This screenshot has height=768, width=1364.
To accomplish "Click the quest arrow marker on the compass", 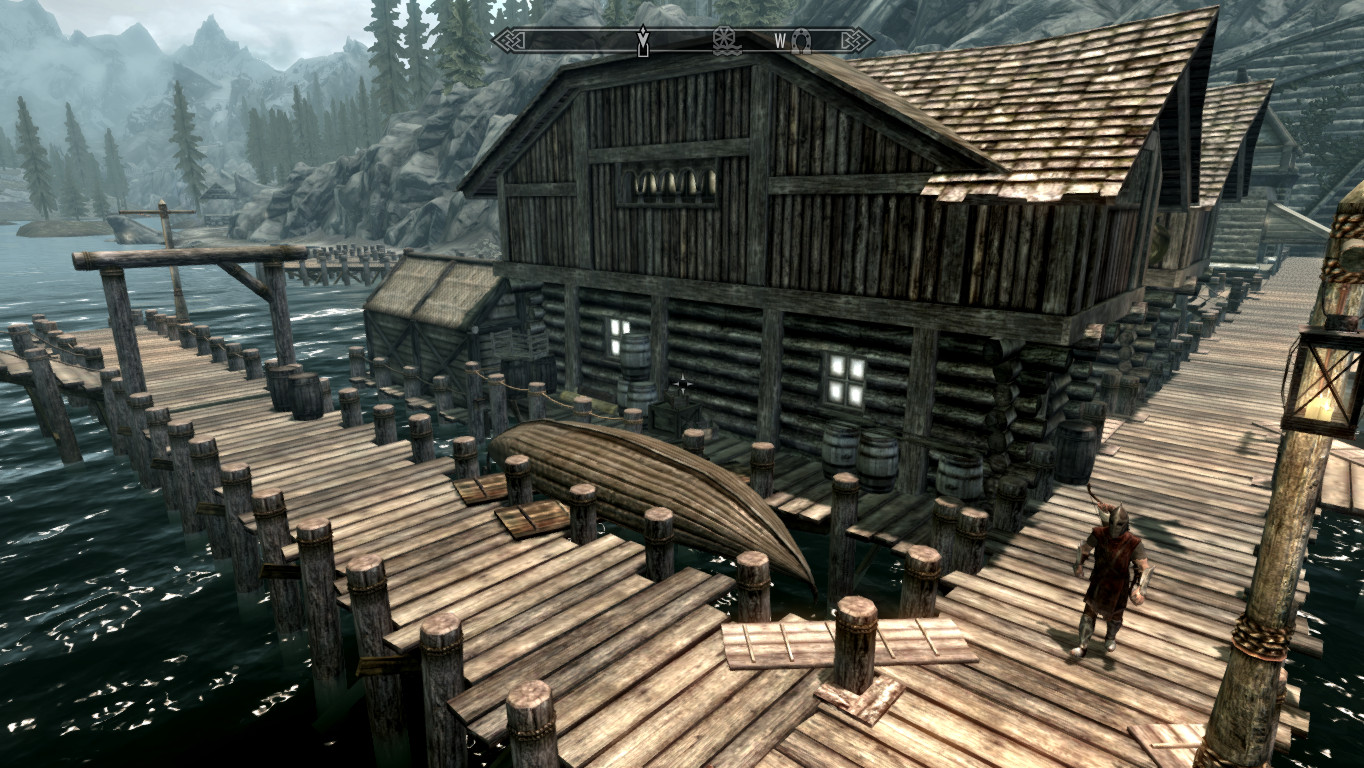I will click(643, 41).
